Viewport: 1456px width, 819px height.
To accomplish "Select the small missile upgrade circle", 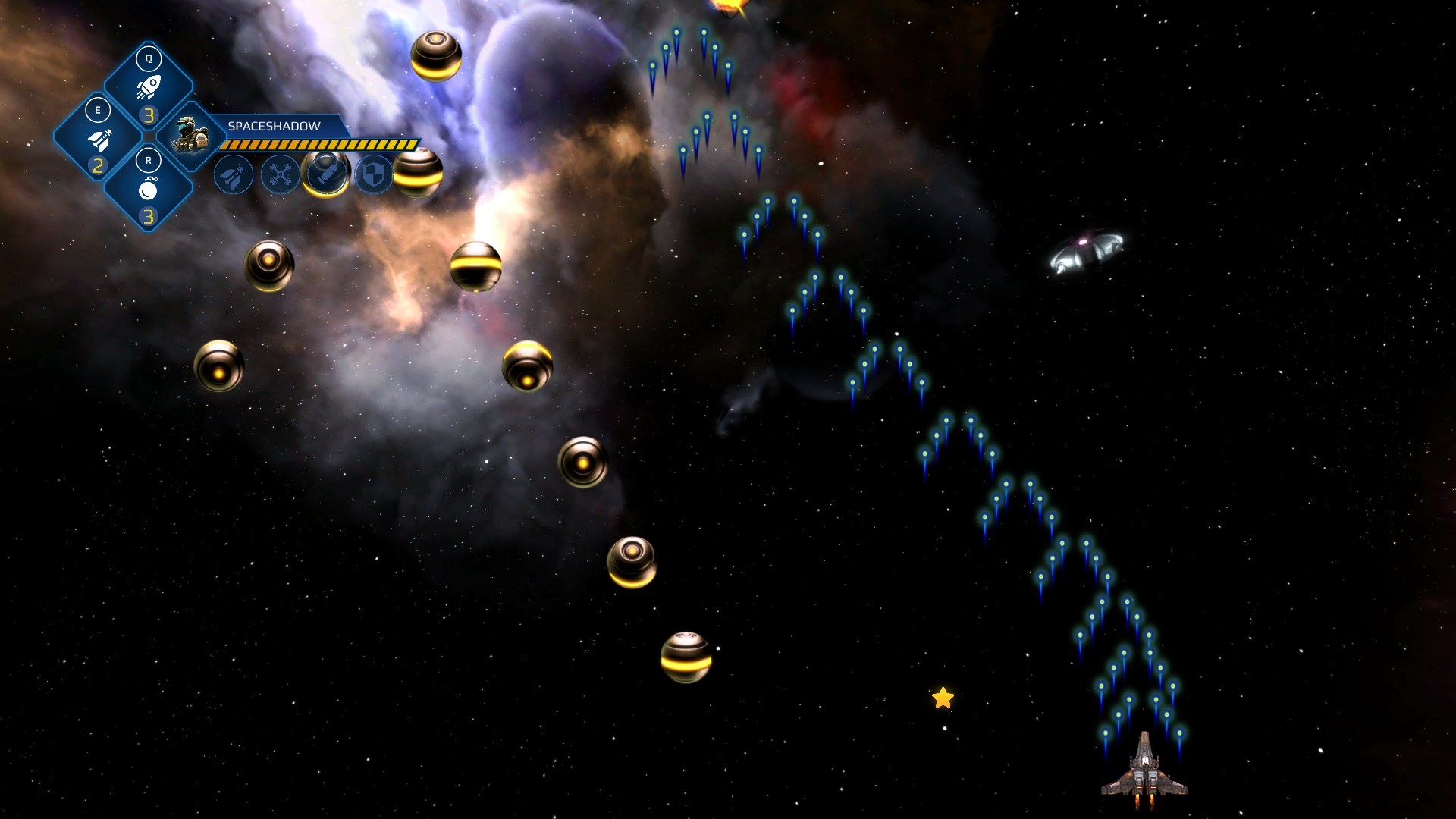I will [x=234, y=175].
